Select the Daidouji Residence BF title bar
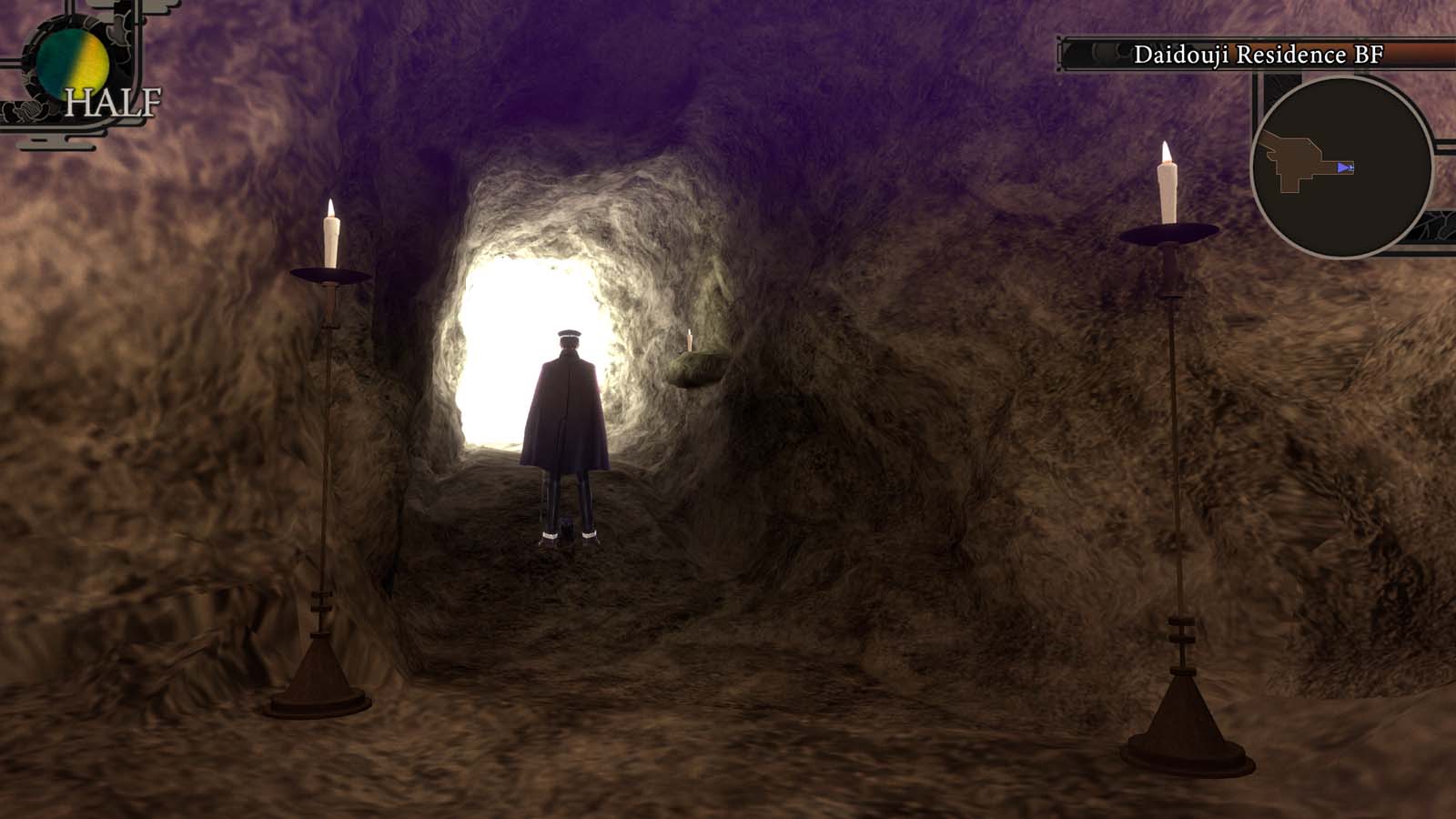This screenshot has width=1456, height=819. point(1259,54)
